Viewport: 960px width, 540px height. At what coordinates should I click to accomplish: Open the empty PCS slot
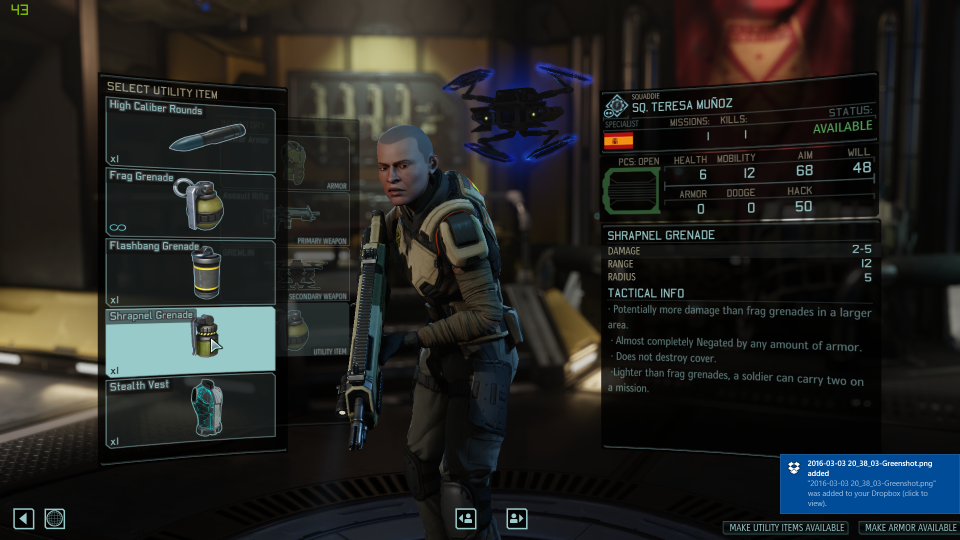click(630, 190)
